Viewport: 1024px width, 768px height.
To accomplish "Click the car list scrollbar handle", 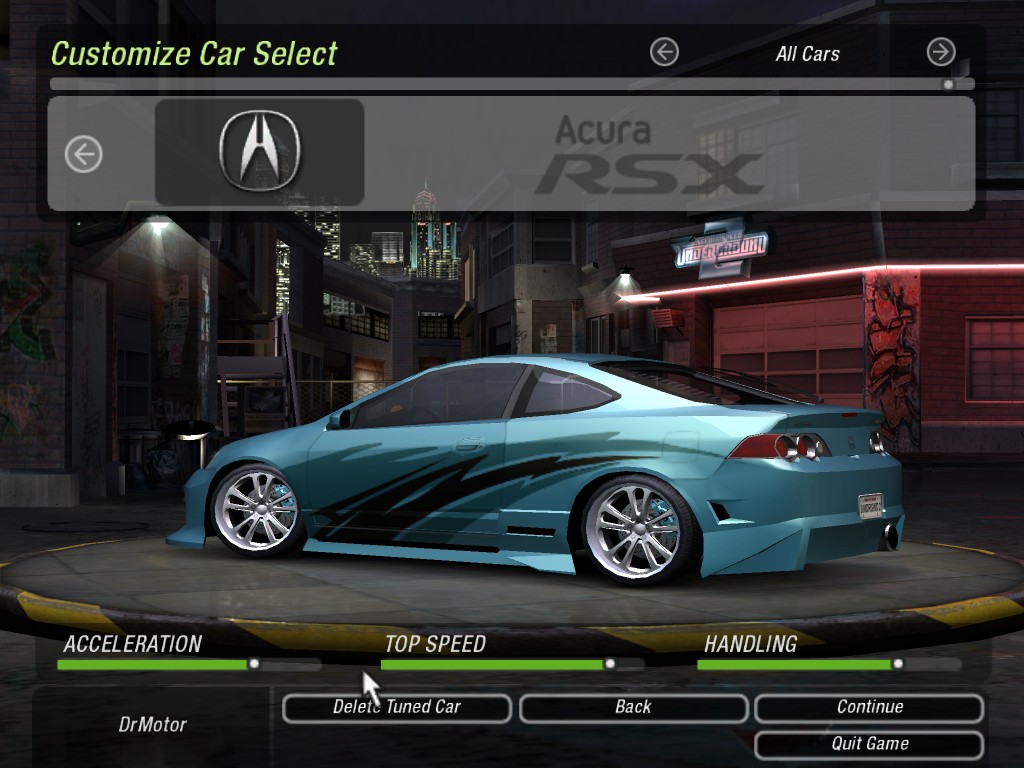I will click(948, 85).
